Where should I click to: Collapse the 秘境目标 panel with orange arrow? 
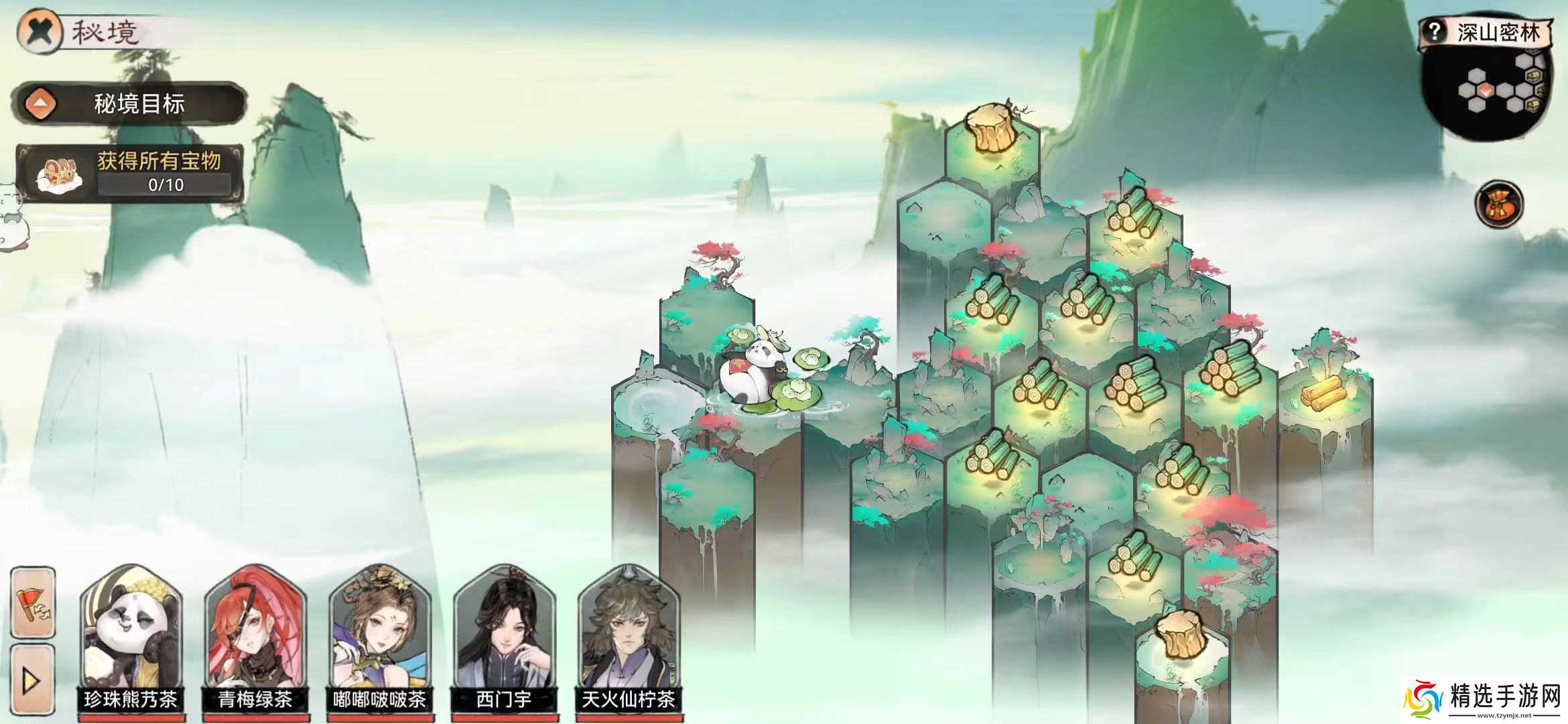point(42,102)
